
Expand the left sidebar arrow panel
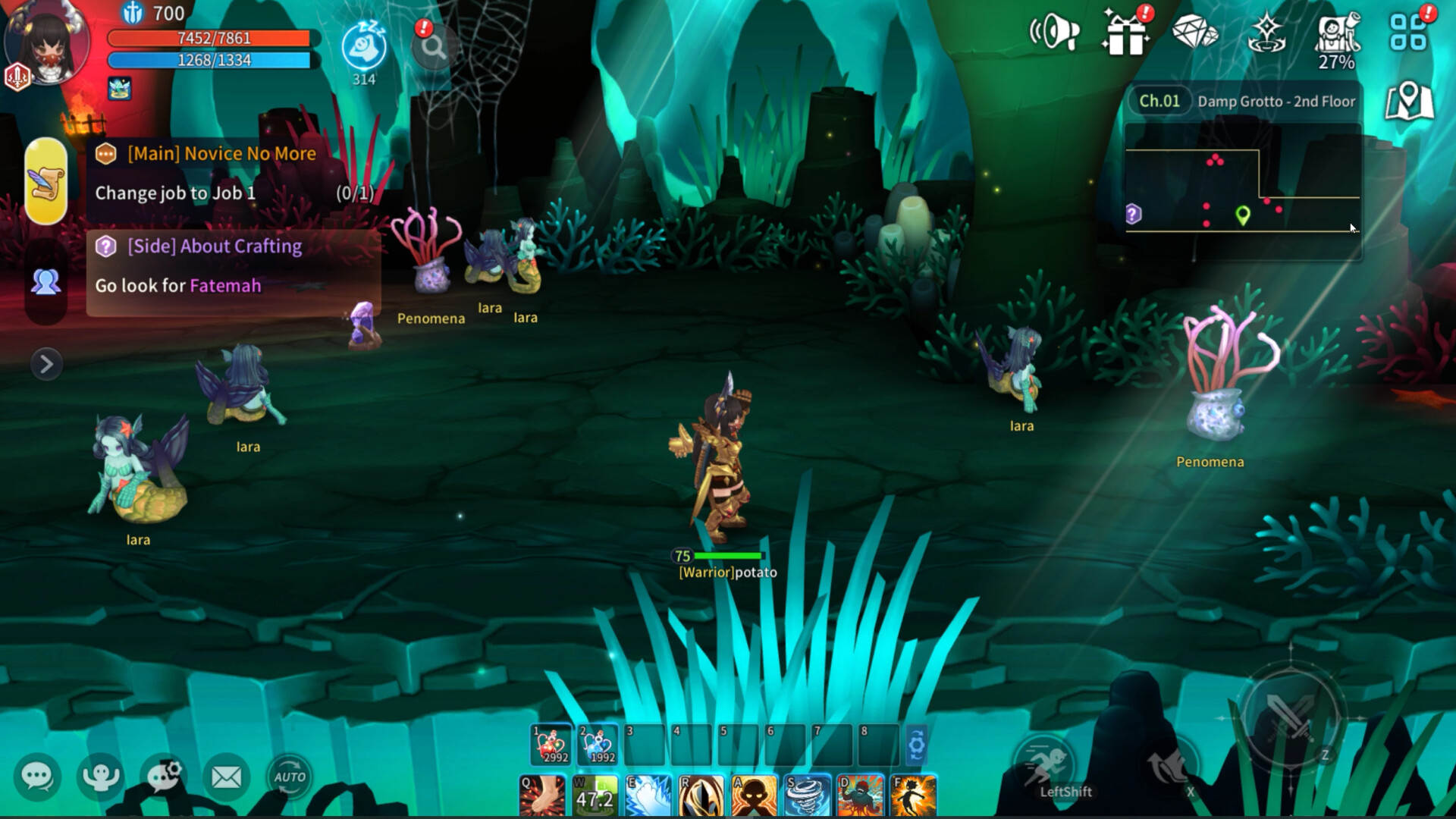pos(47,365)
